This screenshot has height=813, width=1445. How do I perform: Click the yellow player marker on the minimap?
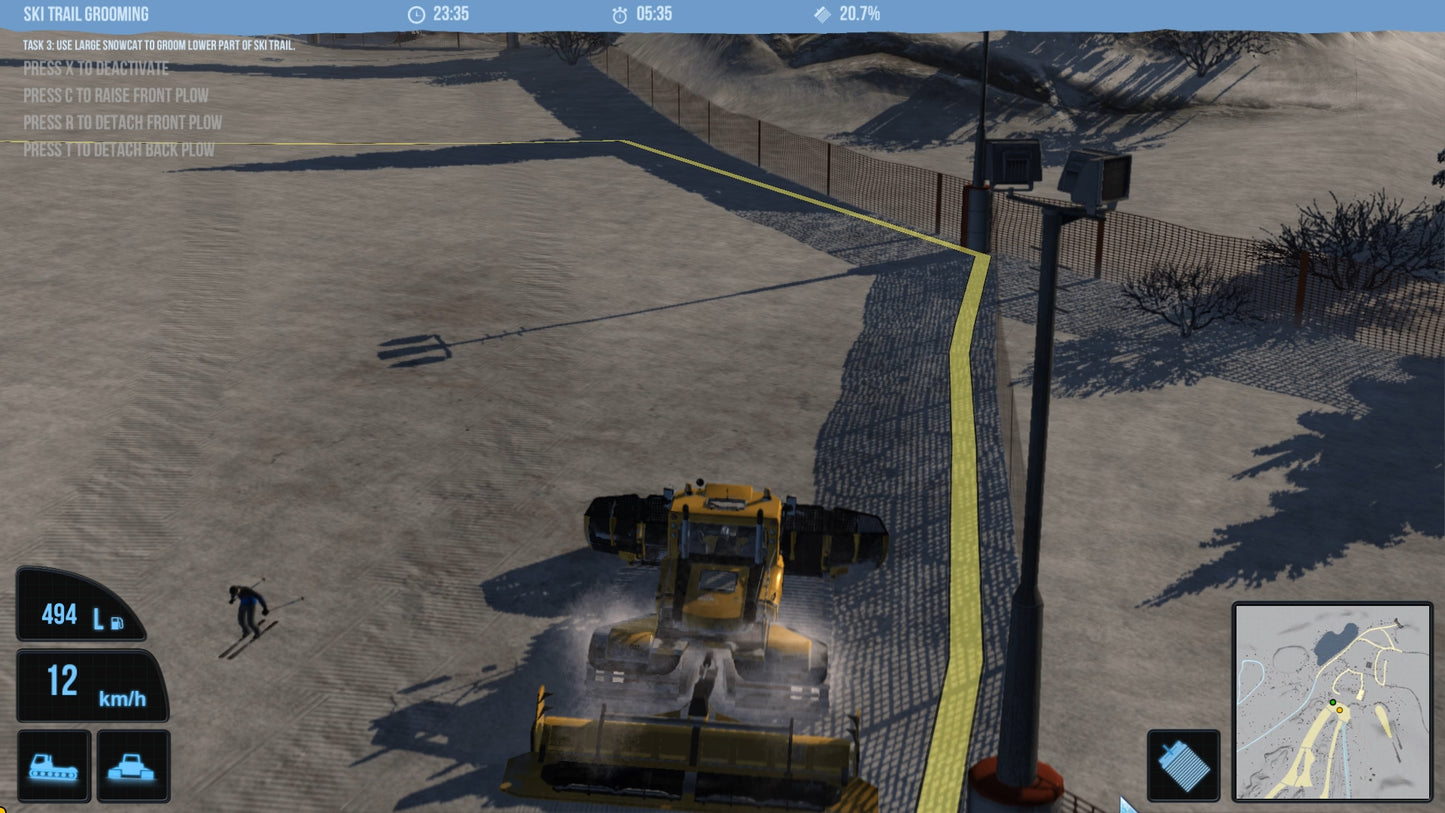(x=1339, y=710)
